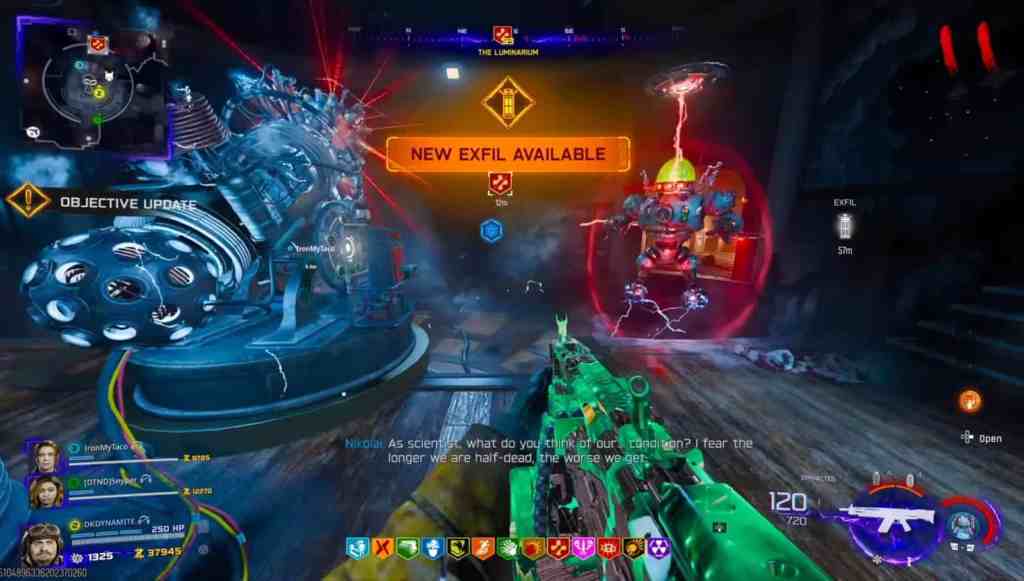This screenshot has width=1024, height=581.
Task: Open the minimap in the corner
Action: click(x=91, y=87)
